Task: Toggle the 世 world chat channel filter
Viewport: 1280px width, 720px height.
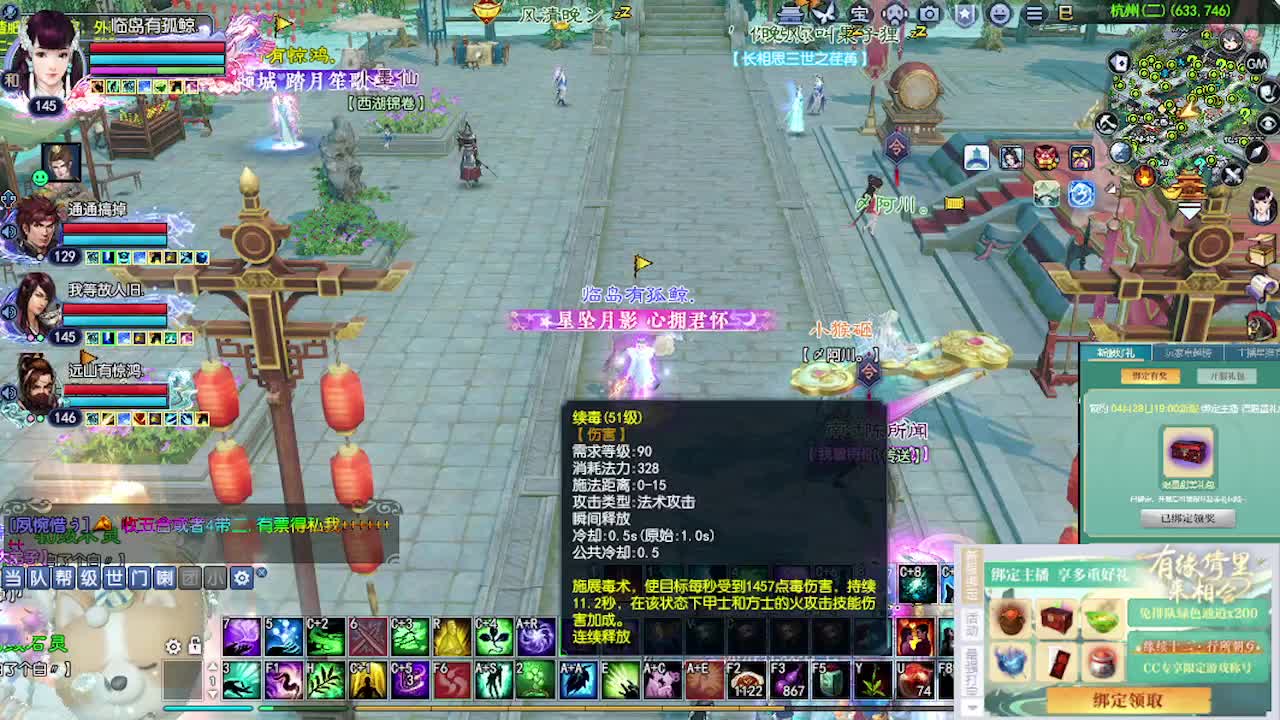Action: coord(114,578)
